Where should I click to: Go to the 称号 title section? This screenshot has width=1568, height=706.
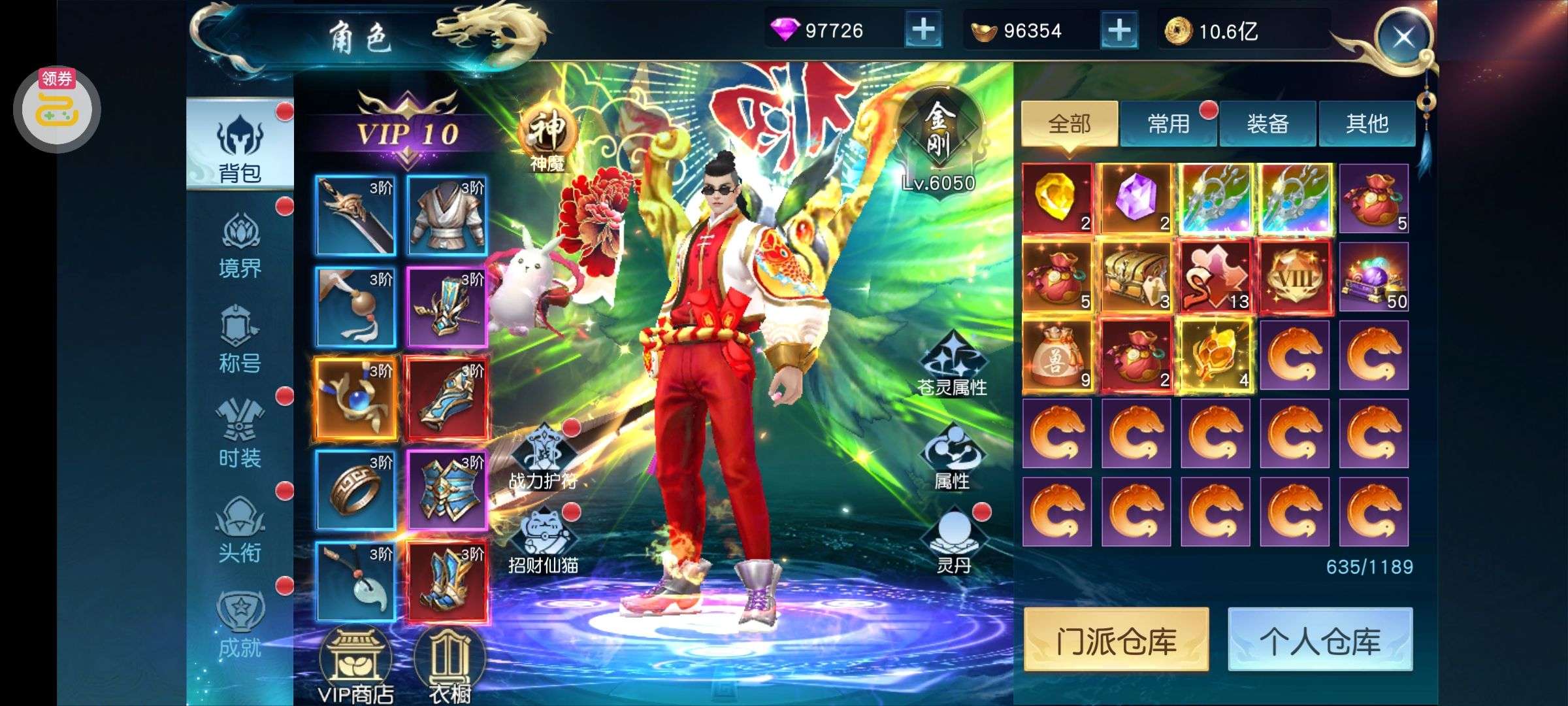click(x=240, y=340)
